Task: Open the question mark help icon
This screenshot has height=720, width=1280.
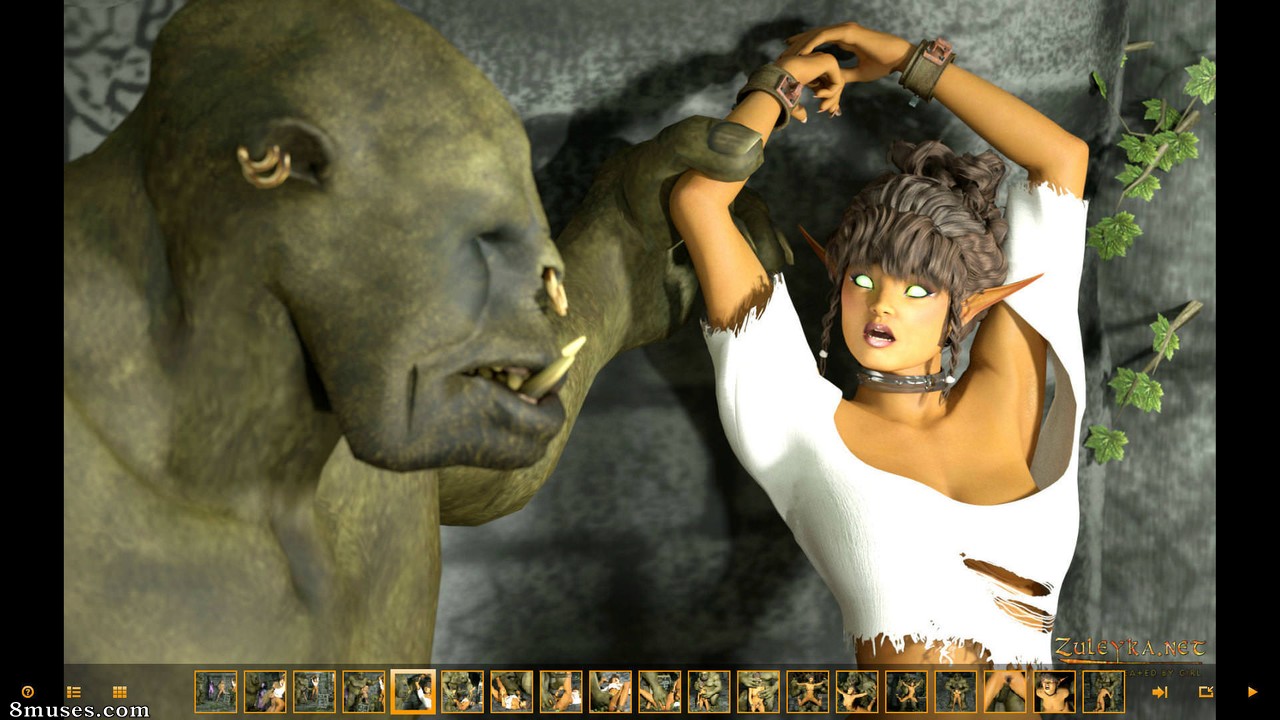Action: [x=28, y=691]
